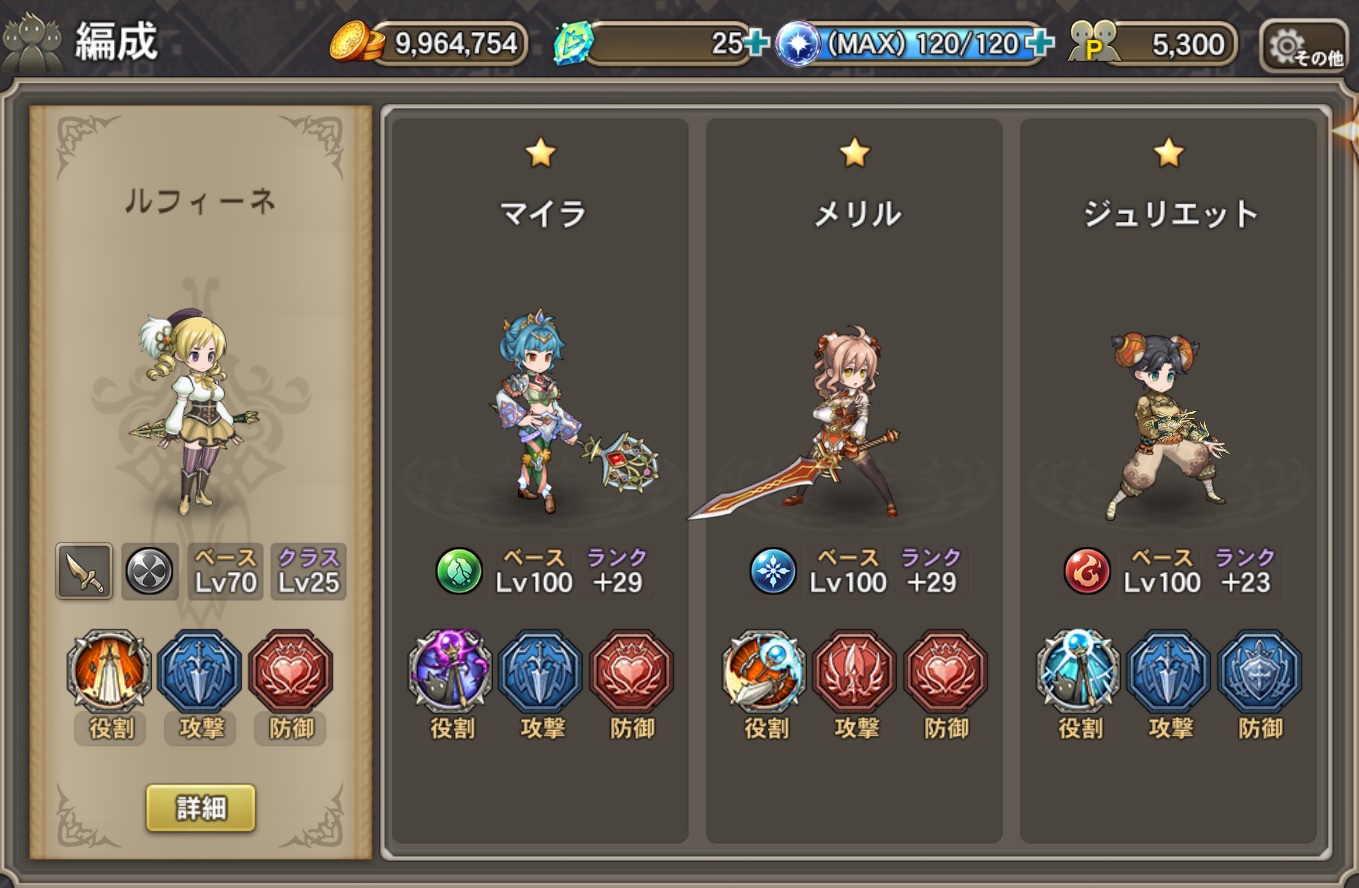Pick the ジュリエット character card
The width and height of the screenshot is (1359, 888).
(1168, 400)
